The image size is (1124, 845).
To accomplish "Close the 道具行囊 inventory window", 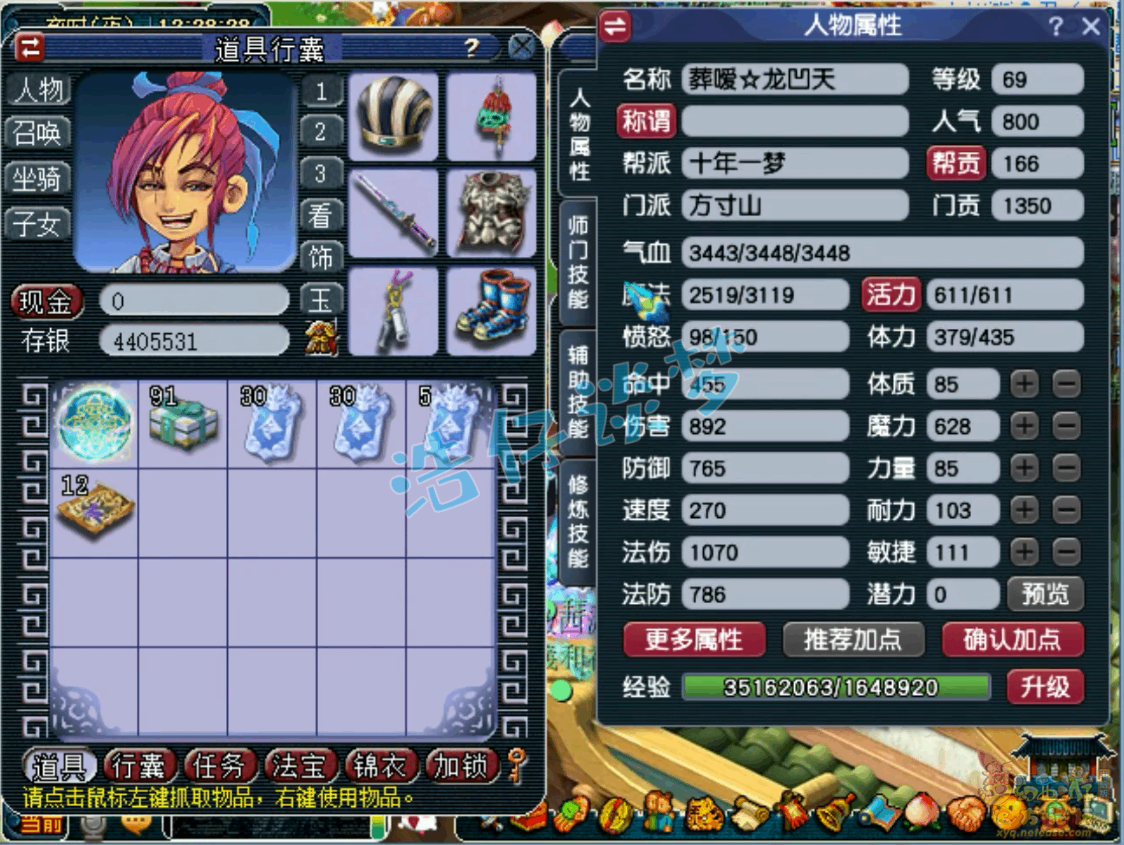I will coord(521,47).
